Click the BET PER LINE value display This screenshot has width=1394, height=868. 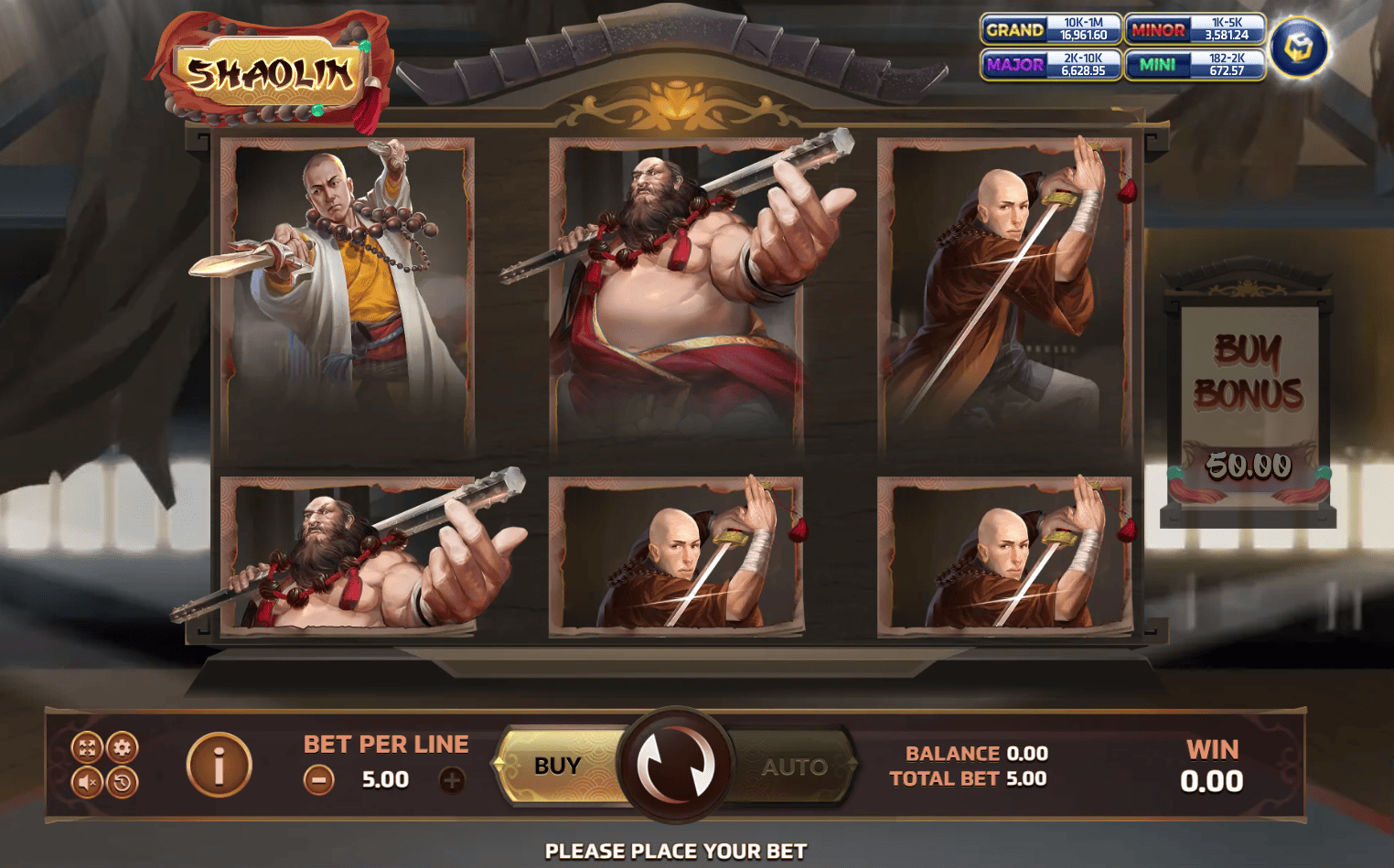[385, 780]
